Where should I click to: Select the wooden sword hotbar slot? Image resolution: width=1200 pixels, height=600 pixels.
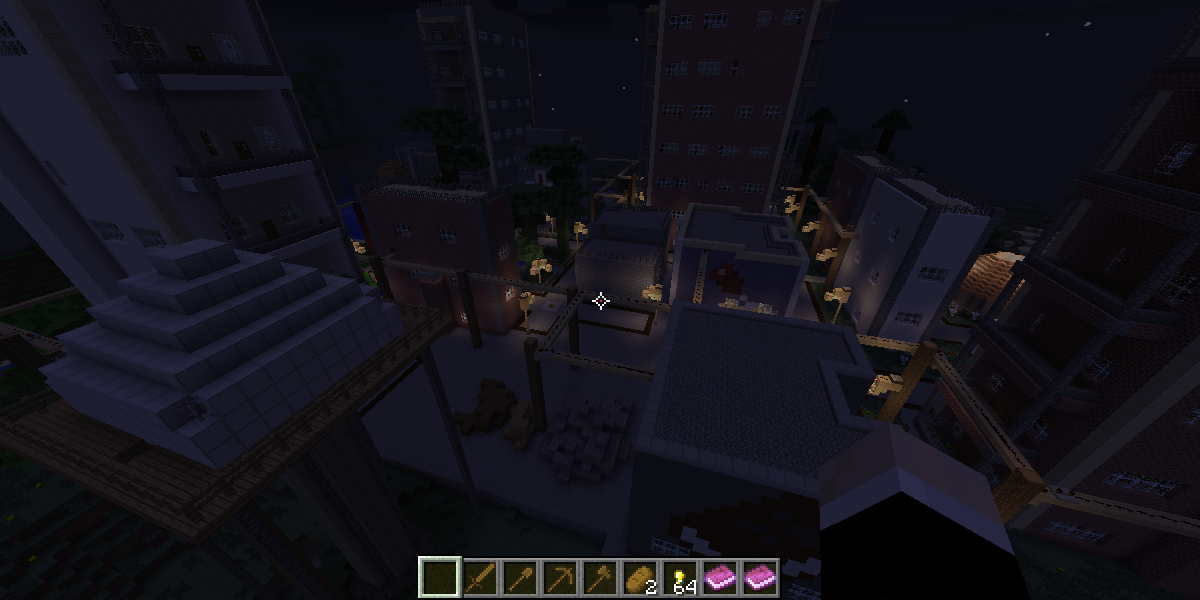coord(480,577)
